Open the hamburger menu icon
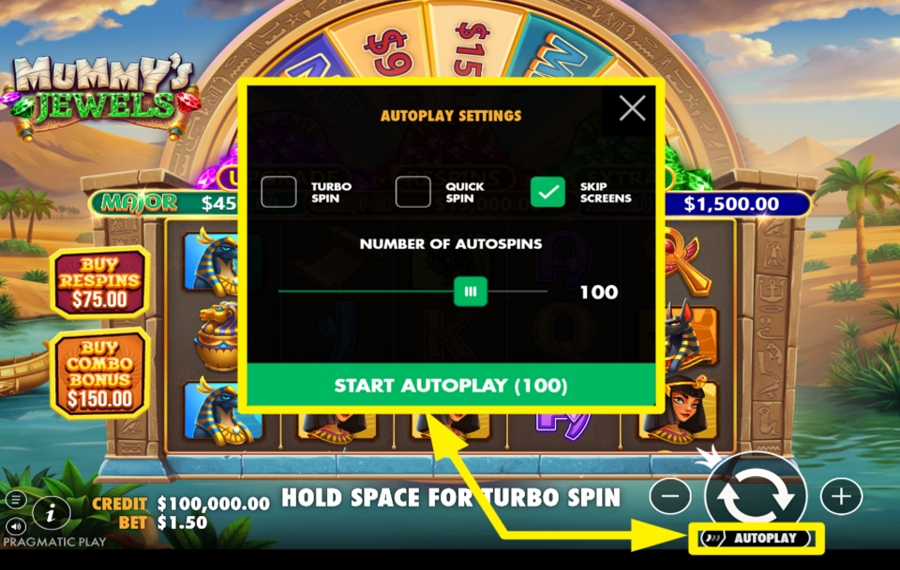The height and width of the screenshot is (570, 900). (x=16, y=498)
